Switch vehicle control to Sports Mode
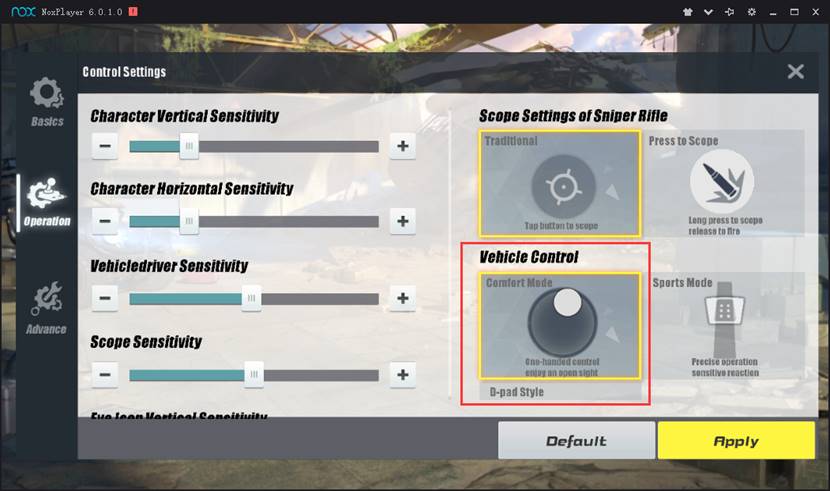The height and width of the screenshot is (491, 830). point(724,326)
